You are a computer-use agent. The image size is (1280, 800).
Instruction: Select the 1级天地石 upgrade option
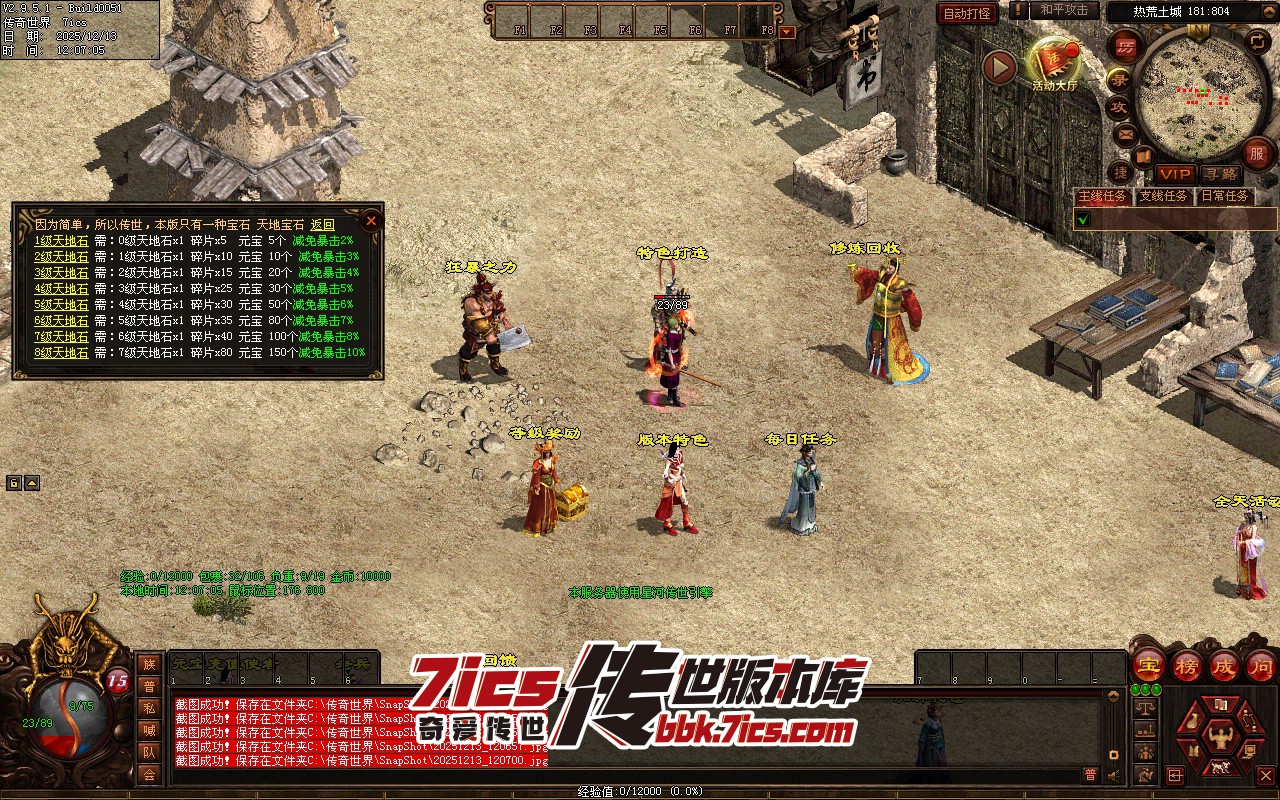[61, 241]
